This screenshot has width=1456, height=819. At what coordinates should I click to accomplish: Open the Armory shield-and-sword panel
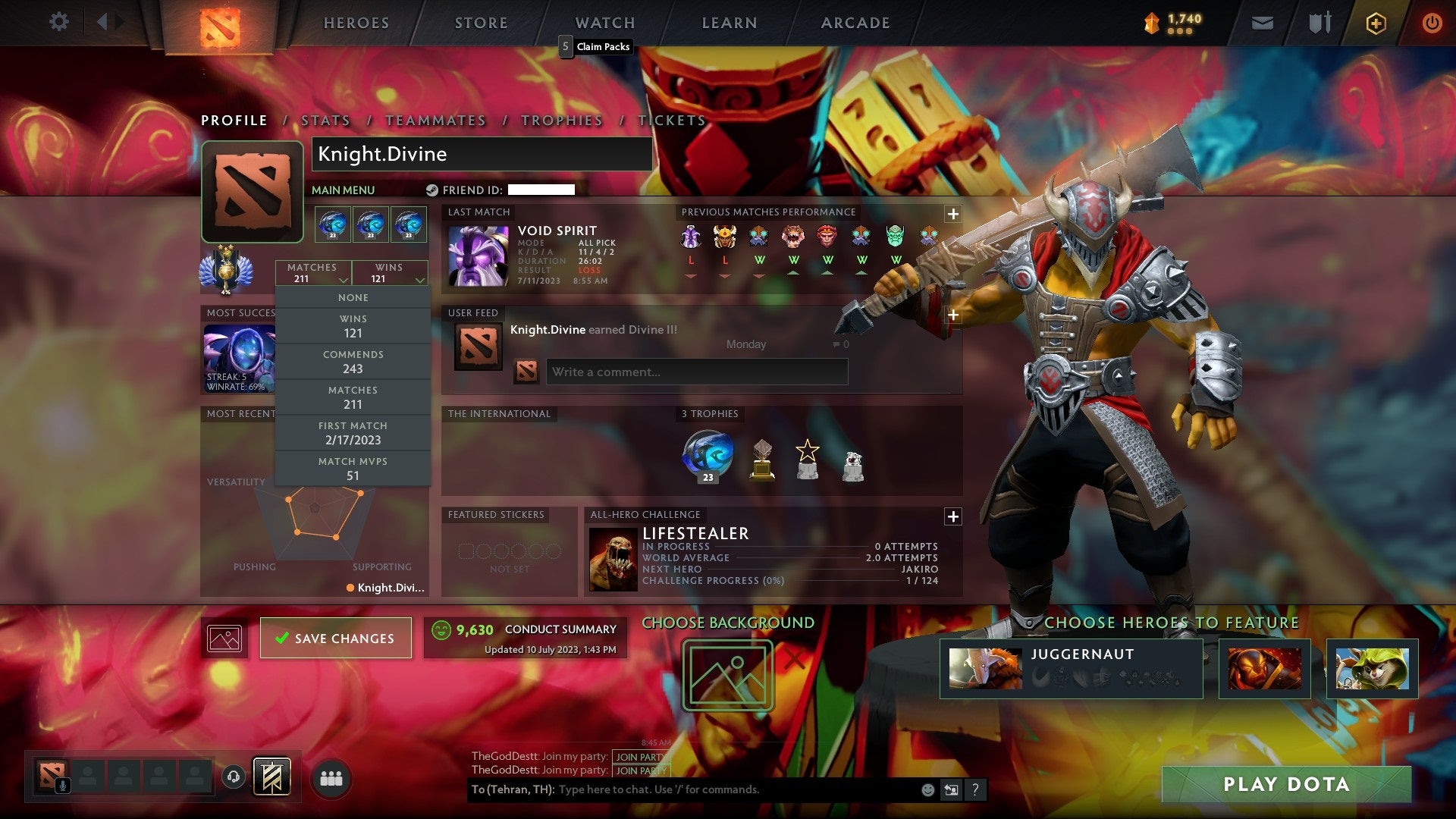pos(1319,22)
